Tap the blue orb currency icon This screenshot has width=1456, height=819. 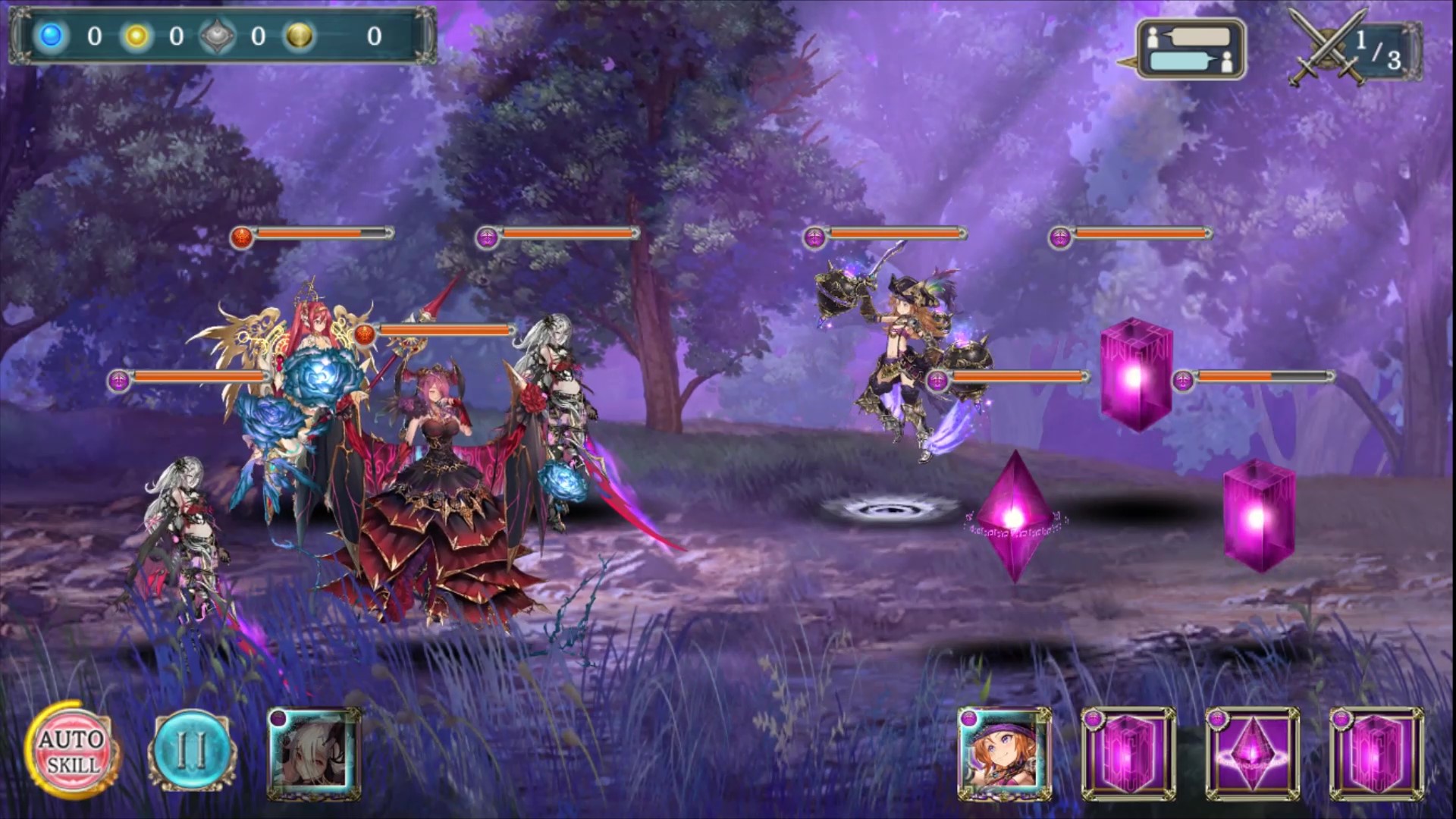(x=50, y=33)
